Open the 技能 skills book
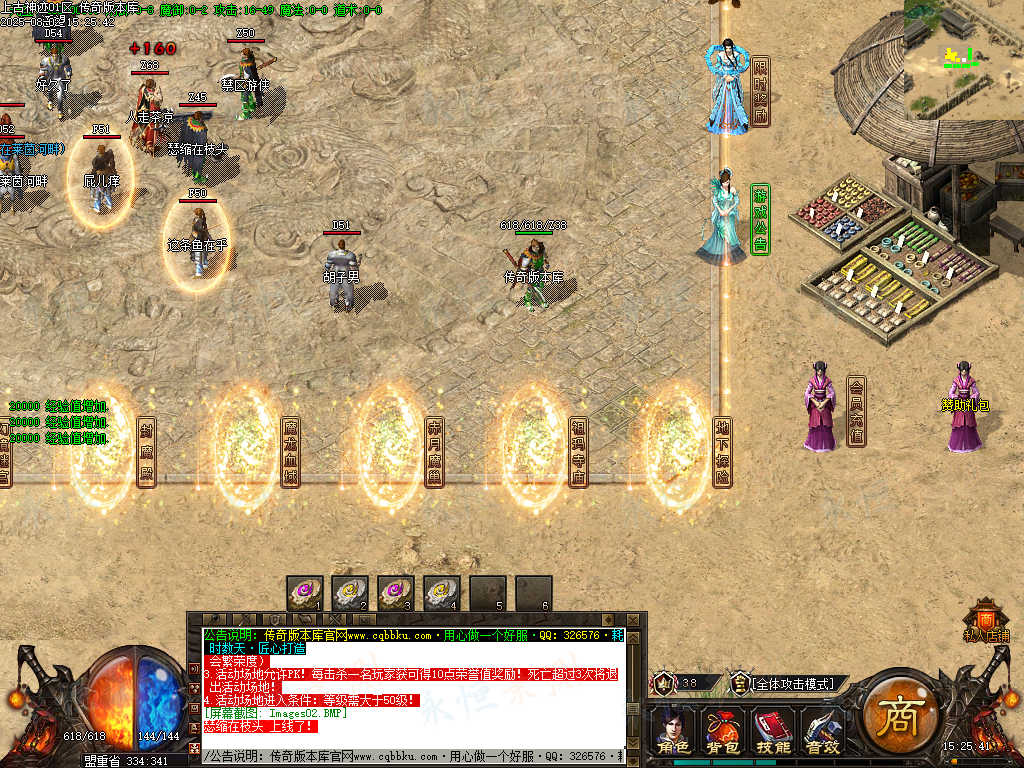The height and width of the screenshot is (768, 1024). click(x=772, y=731)
